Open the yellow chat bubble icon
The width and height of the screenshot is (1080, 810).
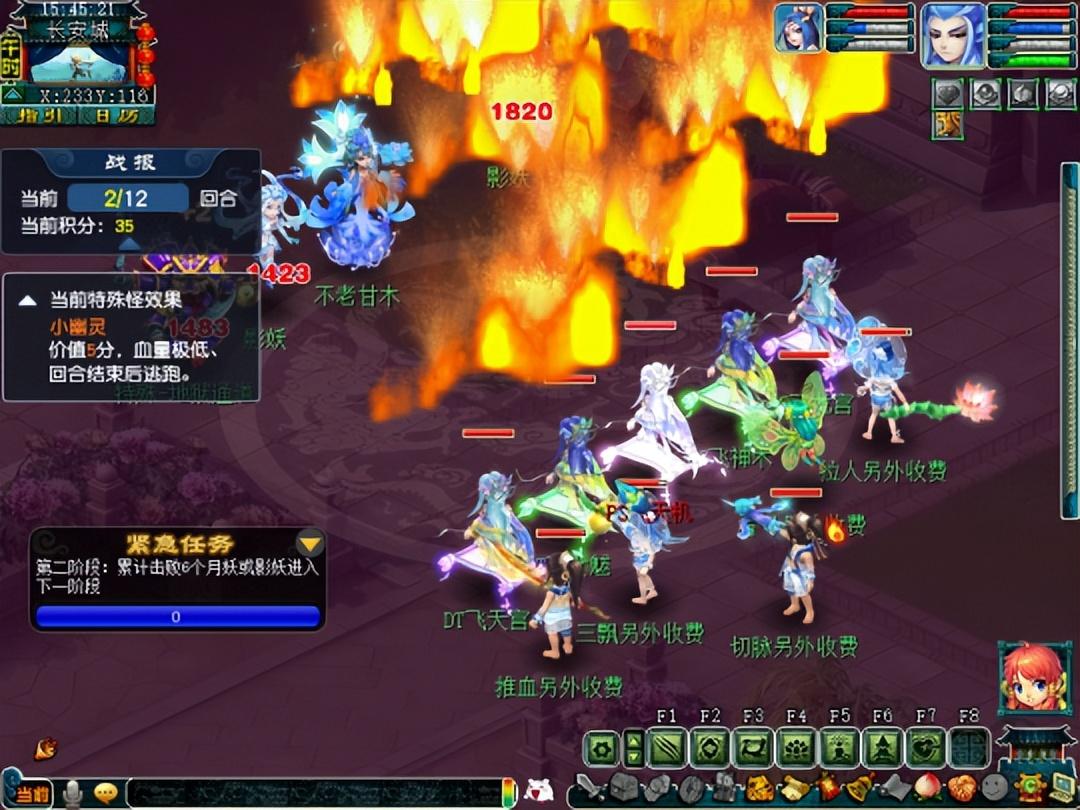(x=105, y=793)
